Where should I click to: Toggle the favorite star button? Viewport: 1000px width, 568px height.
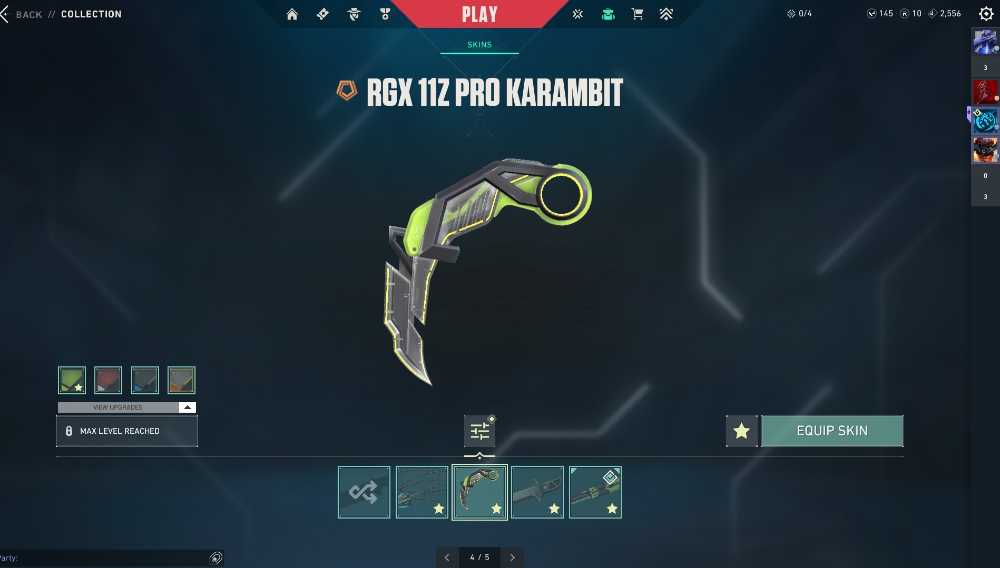741,431
